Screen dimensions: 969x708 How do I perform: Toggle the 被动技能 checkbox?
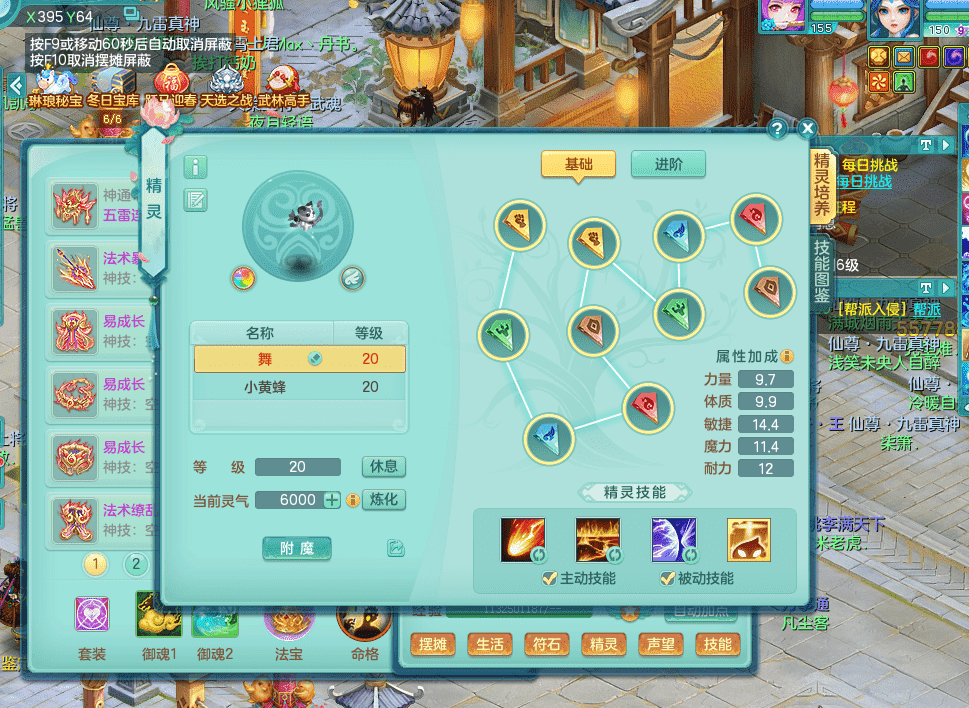click(x=667, y=578)
